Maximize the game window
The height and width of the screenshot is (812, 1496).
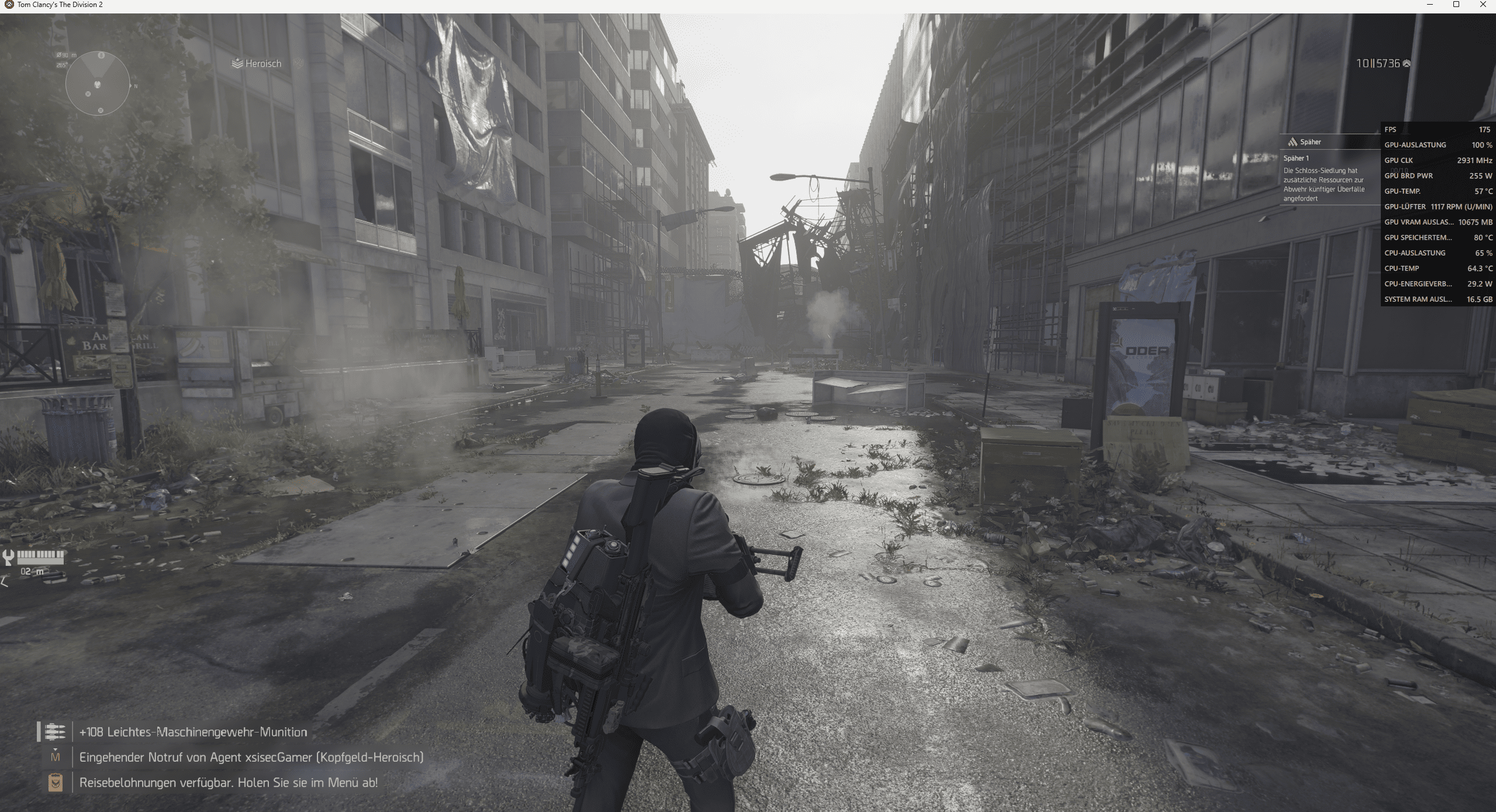pos(1456,5)
